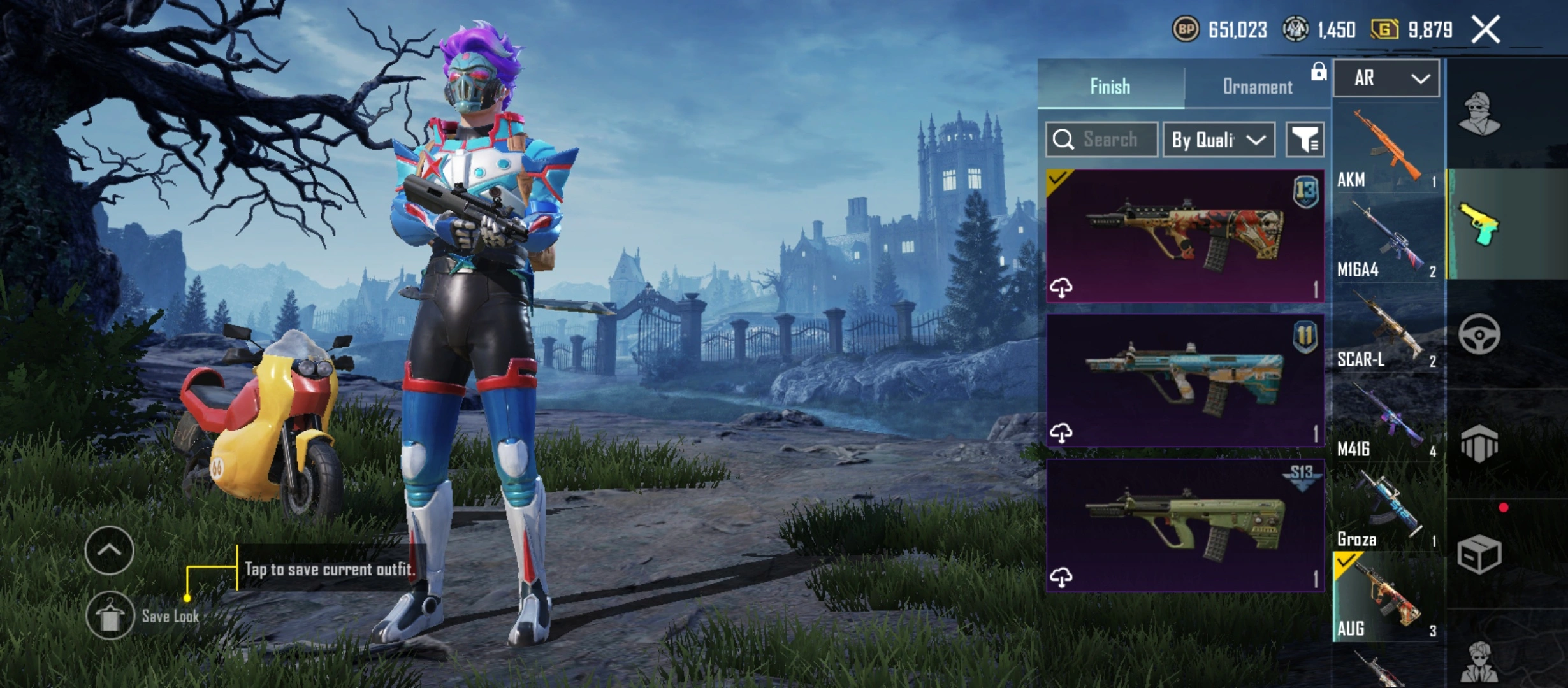Open the AR weapon type dropdown
1568x688 pixels.
[x=1386, y=78]
